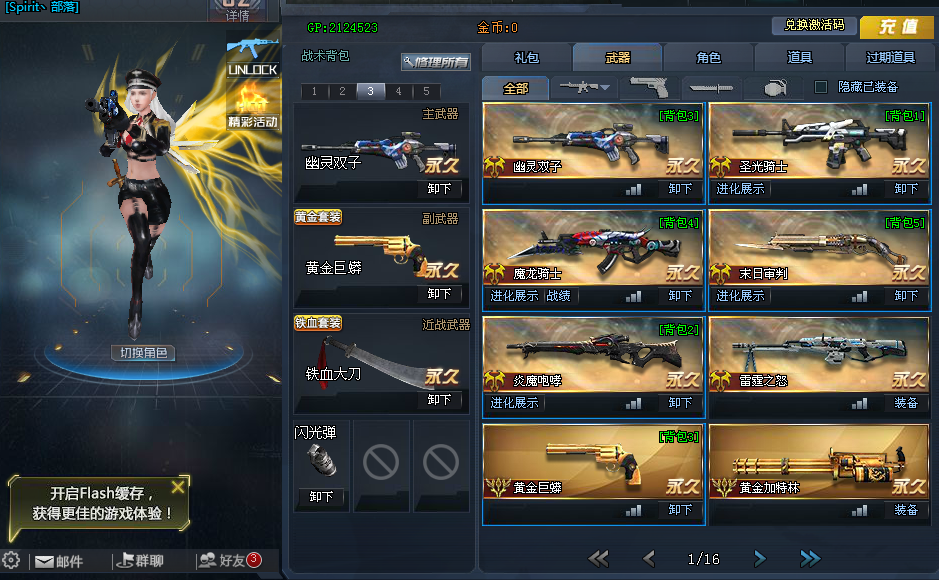
Task: Switch to the 礼包 gift pack tab
Action: tap(526, 58)
